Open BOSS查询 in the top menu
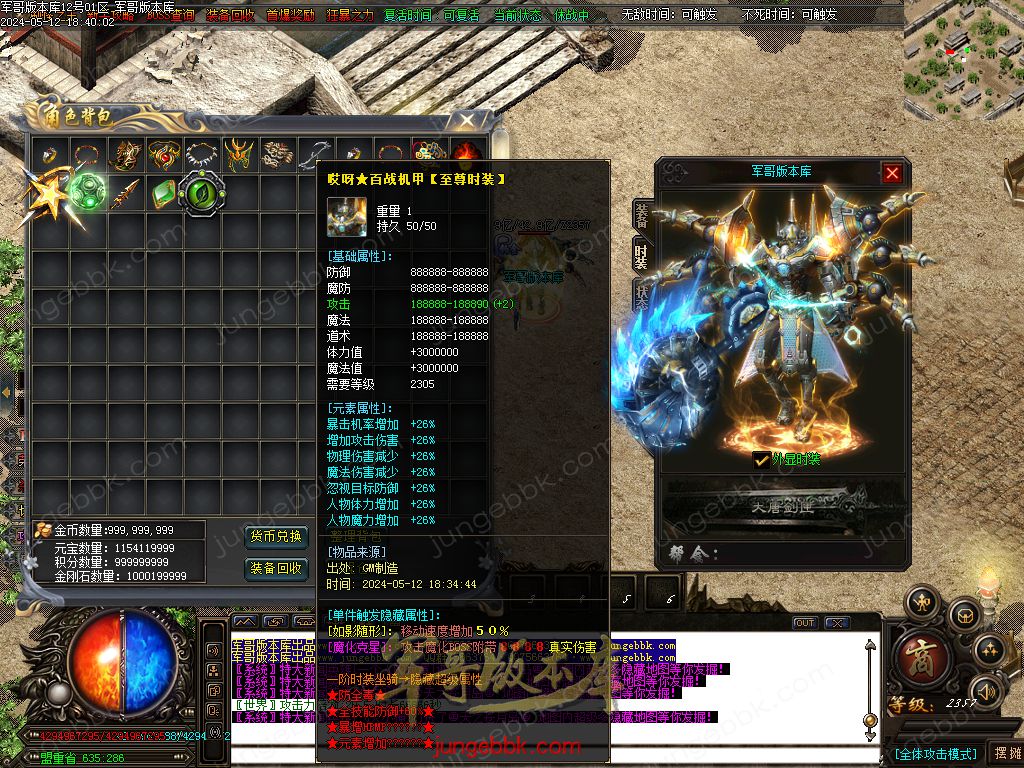This screenshot has width=1024, height=768. coord(170,15)
